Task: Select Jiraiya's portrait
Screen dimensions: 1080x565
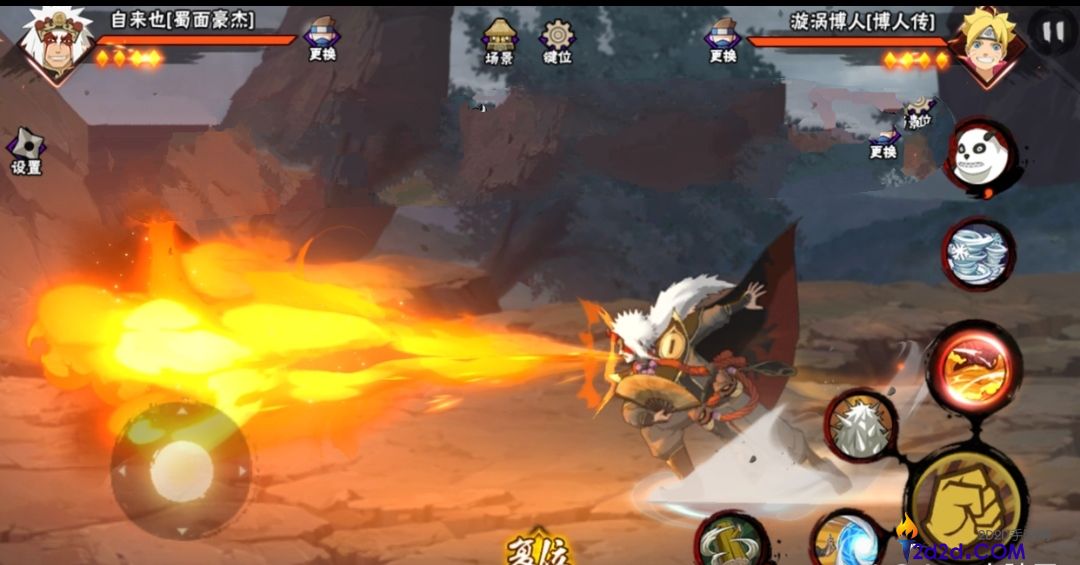Action: pos(56,42)
